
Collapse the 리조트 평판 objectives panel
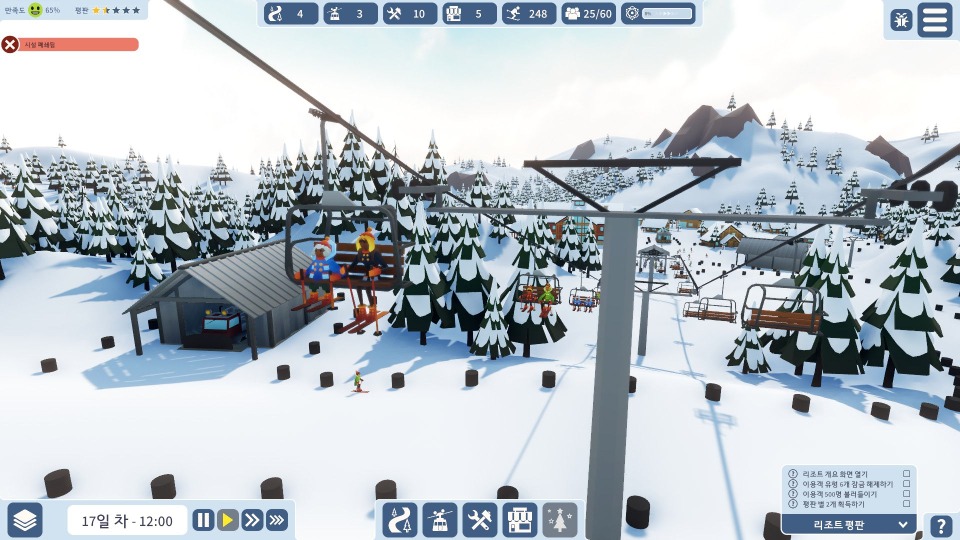coord(903,524)
